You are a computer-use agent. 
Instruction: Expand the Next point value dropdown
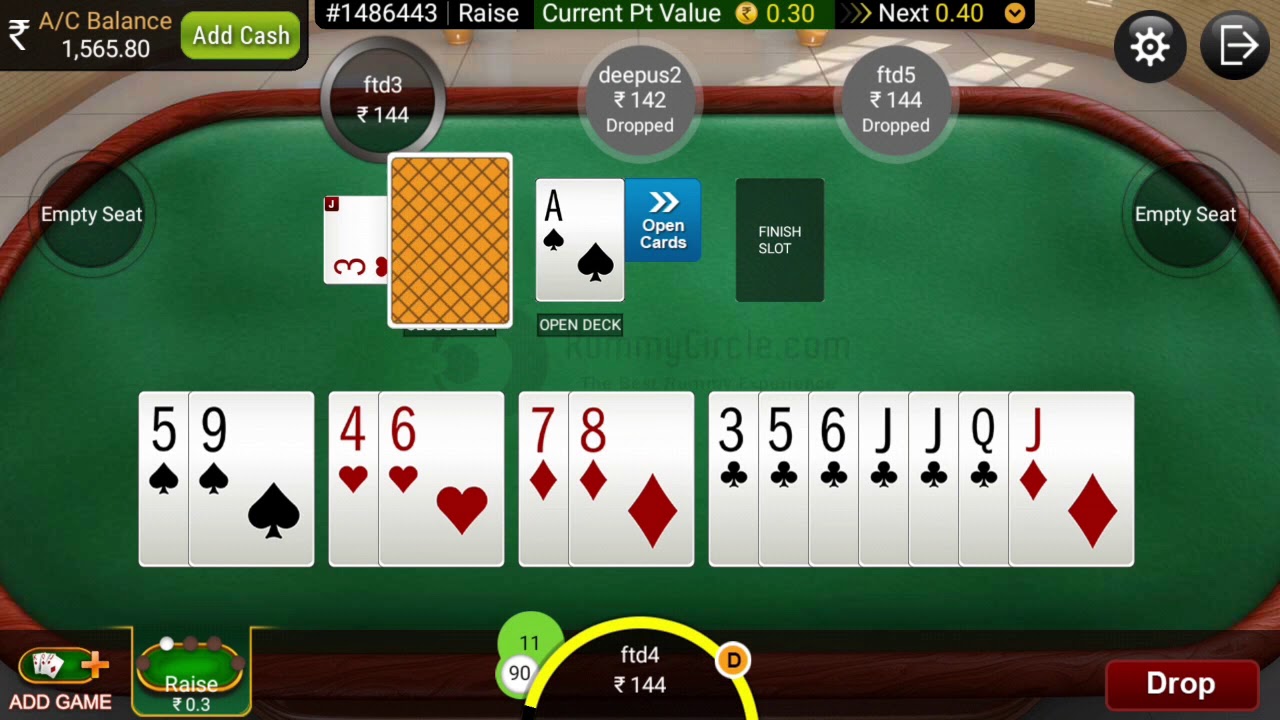point(1014,14)
